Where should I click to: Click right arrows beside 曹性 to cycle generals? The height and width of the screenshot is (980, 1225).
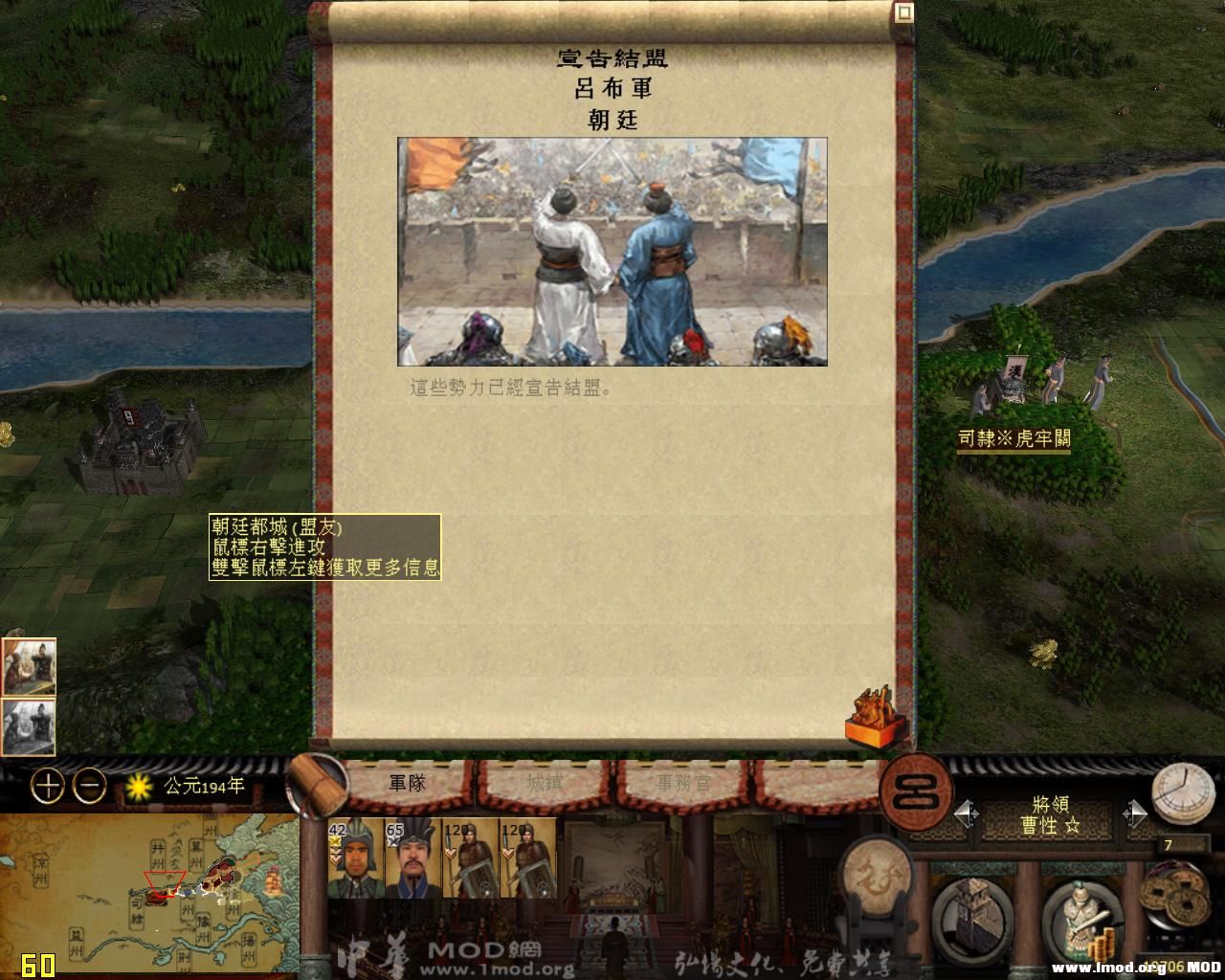pyautogui.click(x=1137, y=813)
